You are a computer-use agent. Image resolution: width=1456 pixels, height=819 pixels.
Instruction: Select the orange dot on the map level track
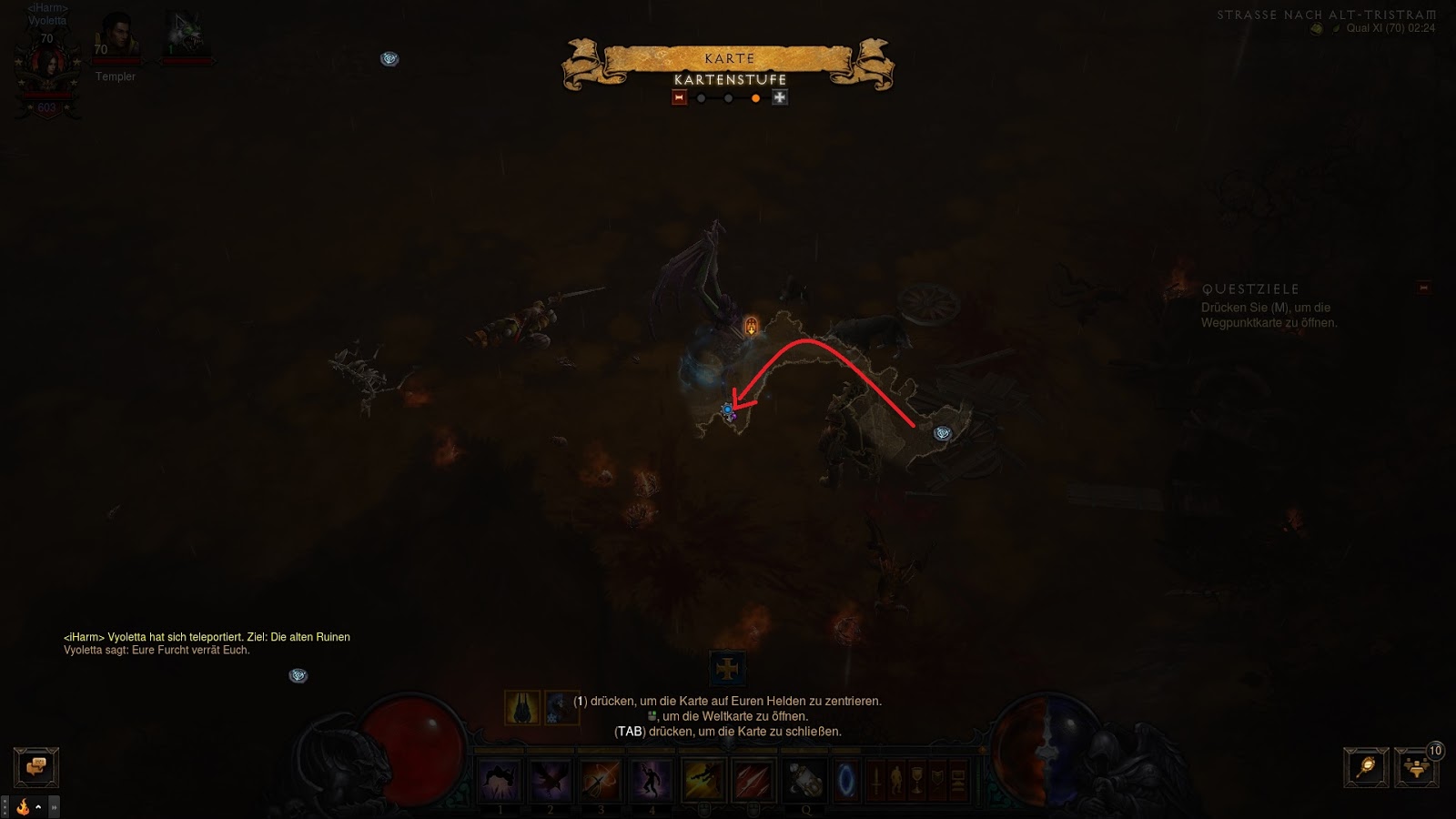755,98
